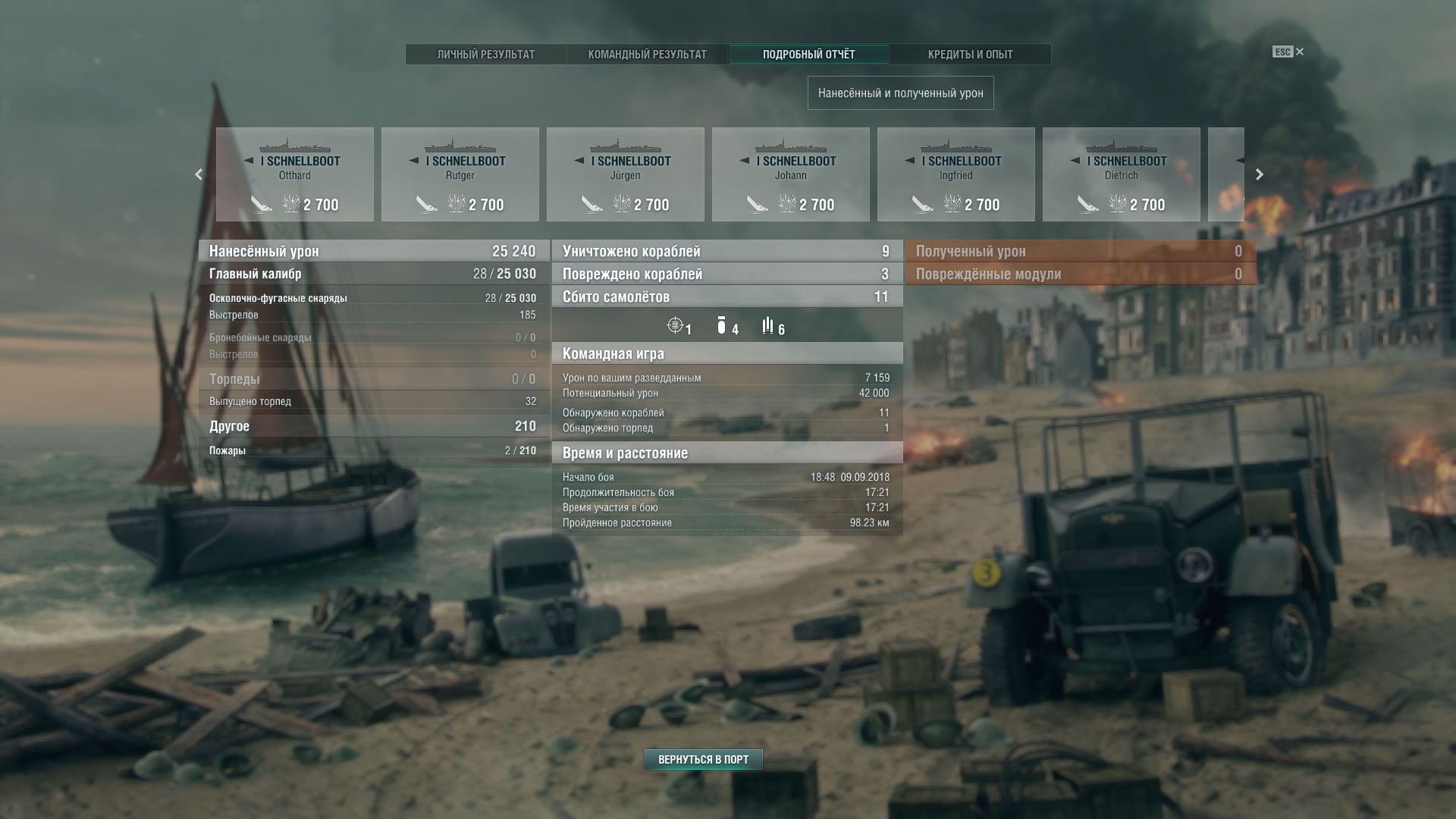Image resolution: width=1456 pixels, height=819 pixels.
Task: Pick the Schnellboot Jürgen card
Action: [x=626, y=174]
